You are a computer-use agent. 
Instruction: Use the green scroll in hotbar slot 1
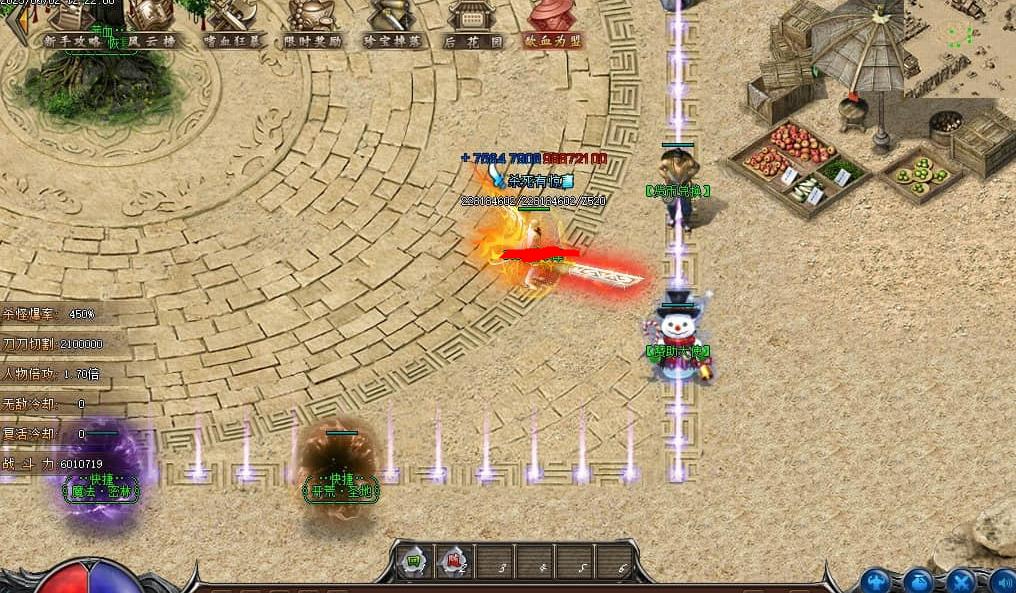(x=411, y=562)
